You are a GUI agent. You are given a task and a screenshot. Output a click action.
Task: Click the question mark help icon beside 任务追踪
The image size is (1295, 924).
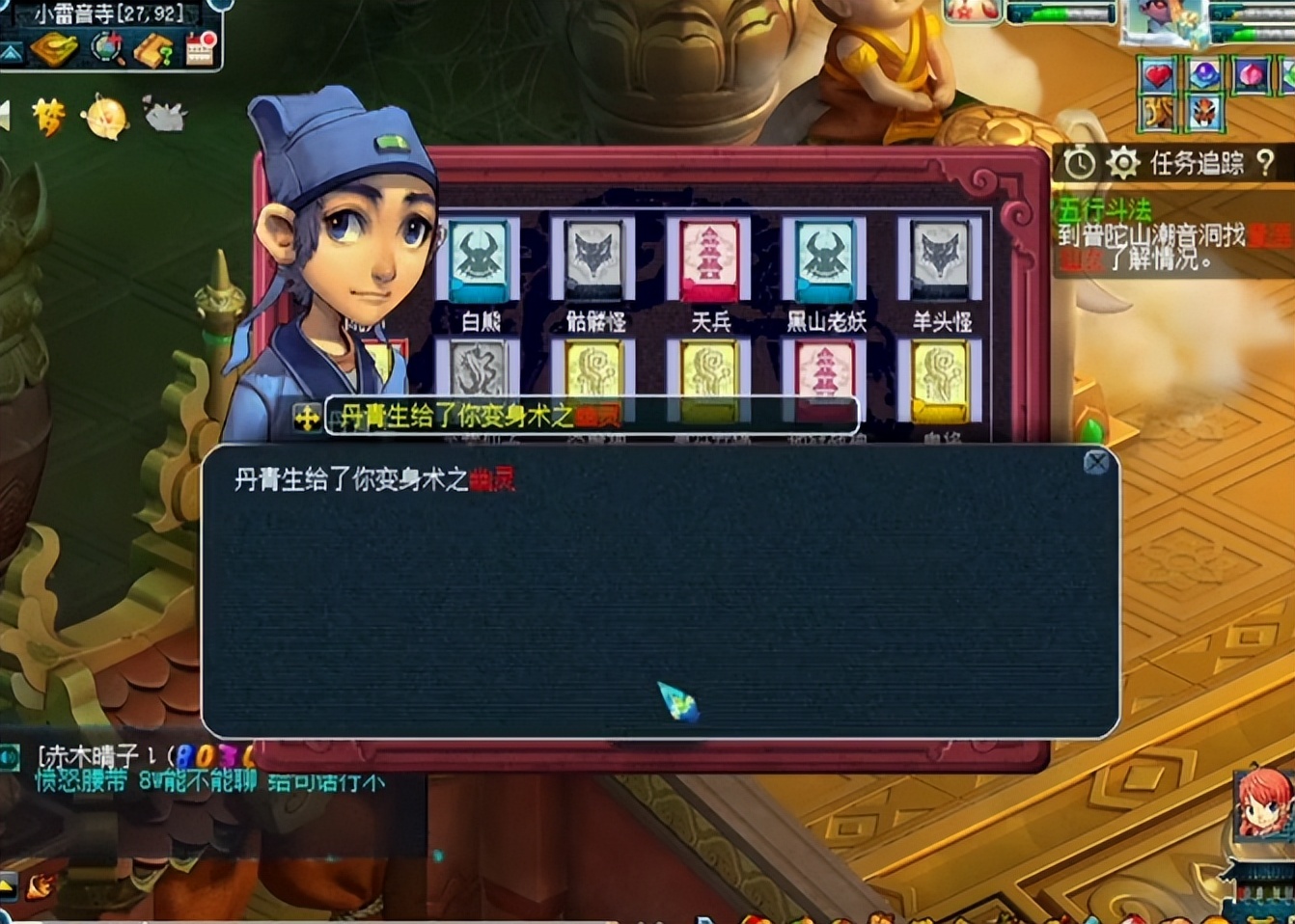[1267, 163]
